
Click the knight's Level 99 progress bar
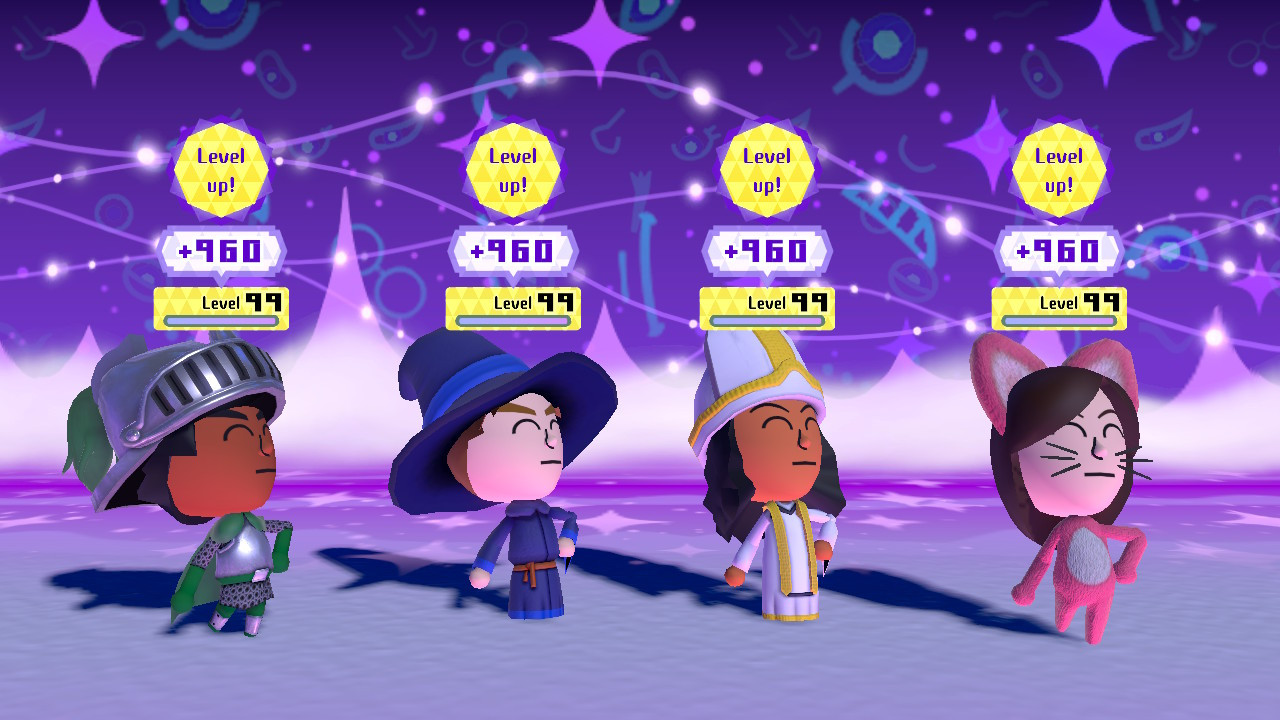click(x=222, y=307)
